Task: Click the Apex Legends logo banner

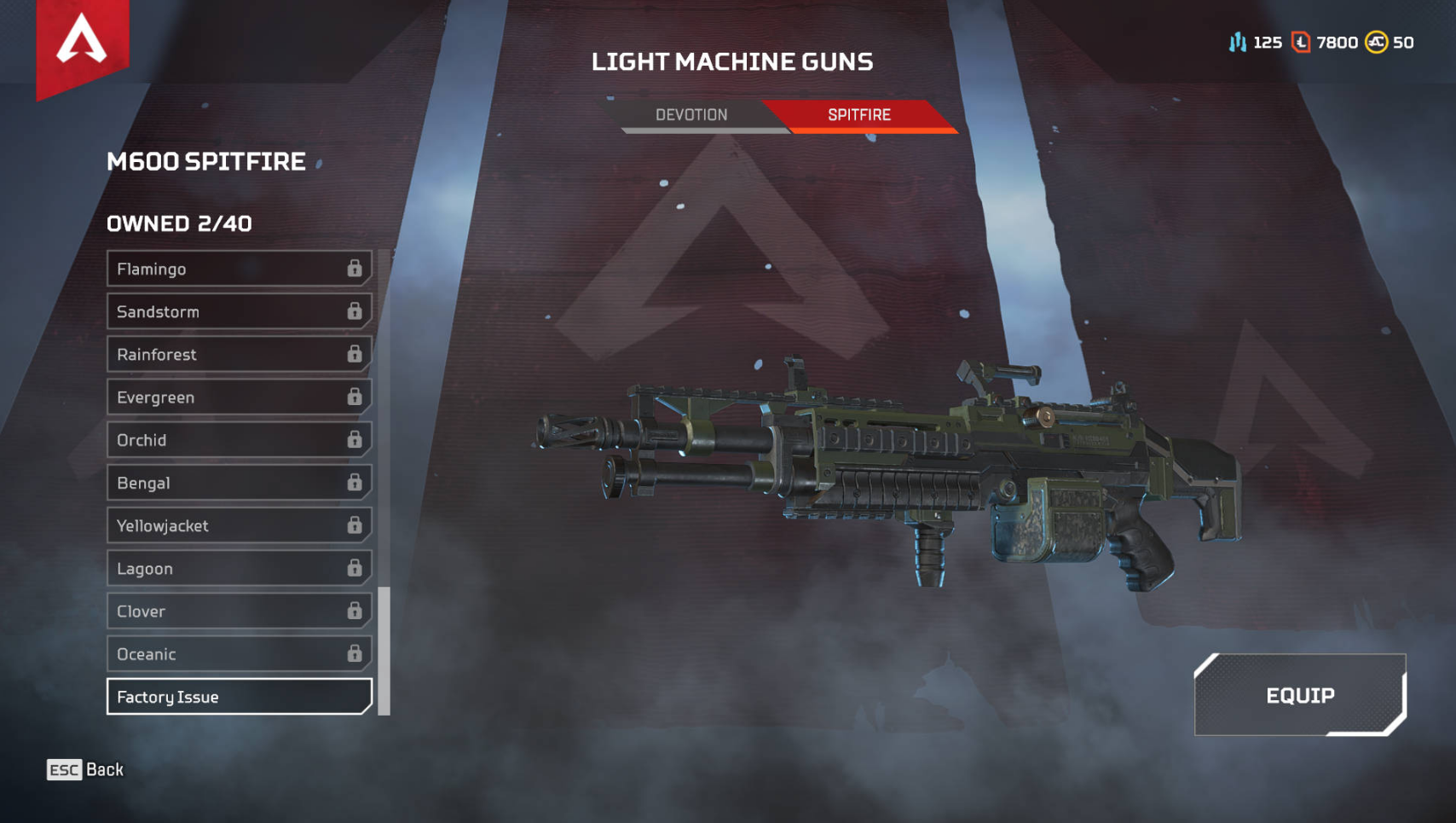Action: point(82,43)
